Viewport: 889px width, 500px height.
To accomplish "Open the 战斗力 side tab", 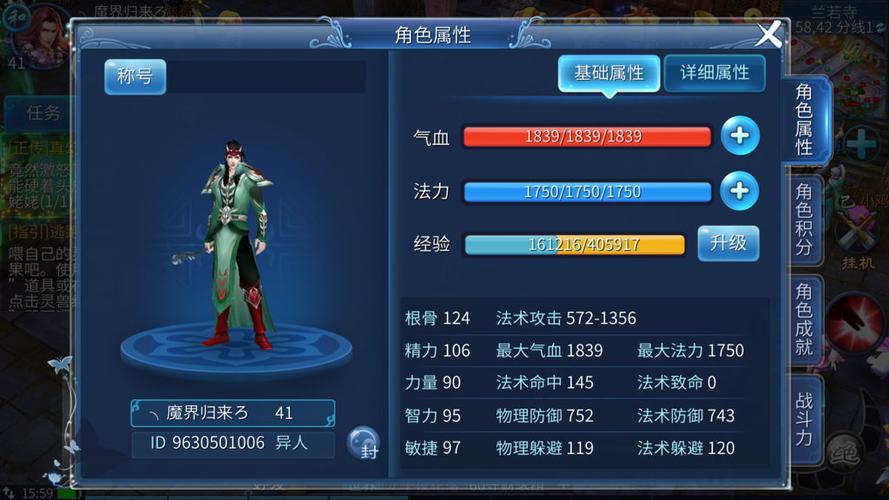I will point(804,418).
